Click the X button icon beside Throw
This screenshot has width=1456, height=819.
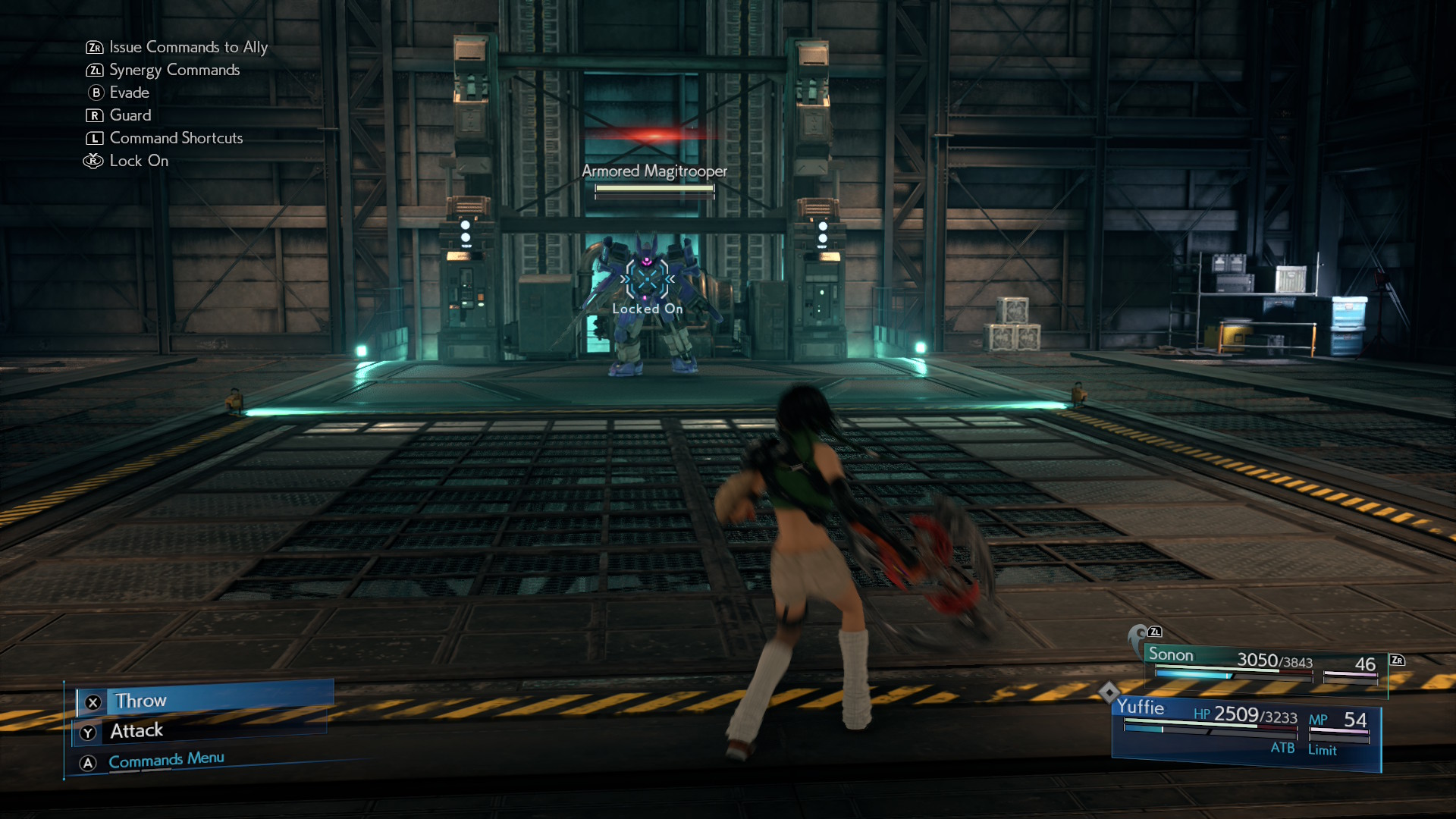93,702
